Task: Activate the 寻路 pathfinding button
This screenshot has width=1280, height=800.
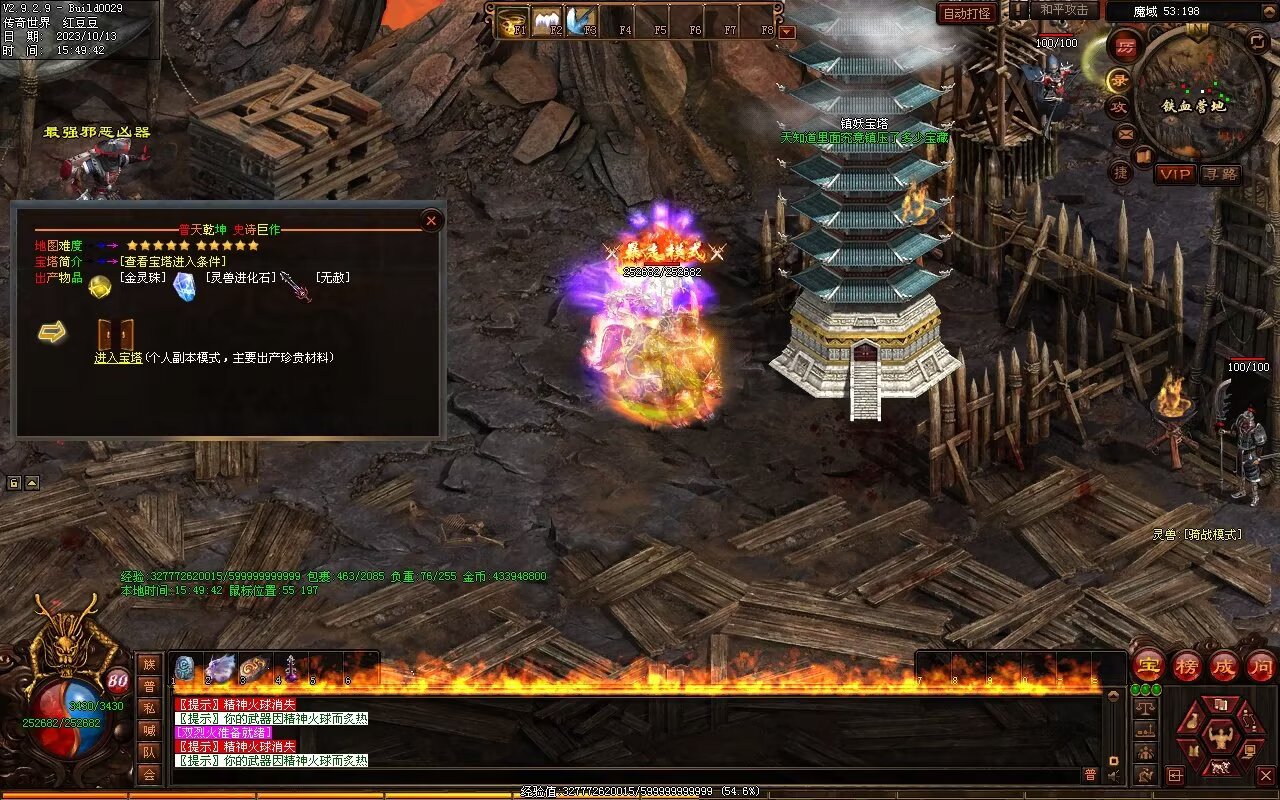Action: pyautogui.click(x=1220, y=174)
